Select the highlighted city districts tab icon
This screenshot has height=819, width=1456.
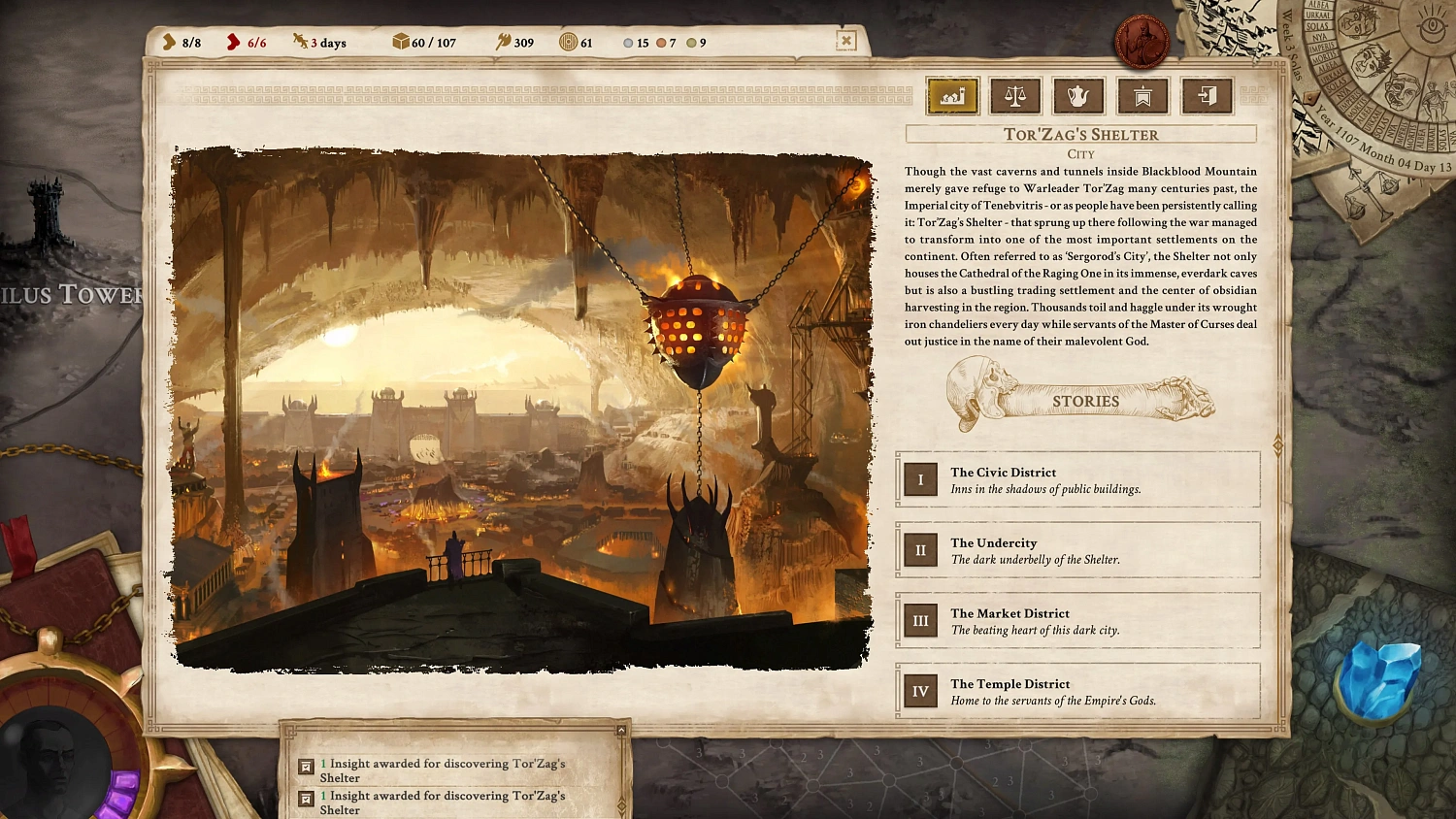point(951,96)
